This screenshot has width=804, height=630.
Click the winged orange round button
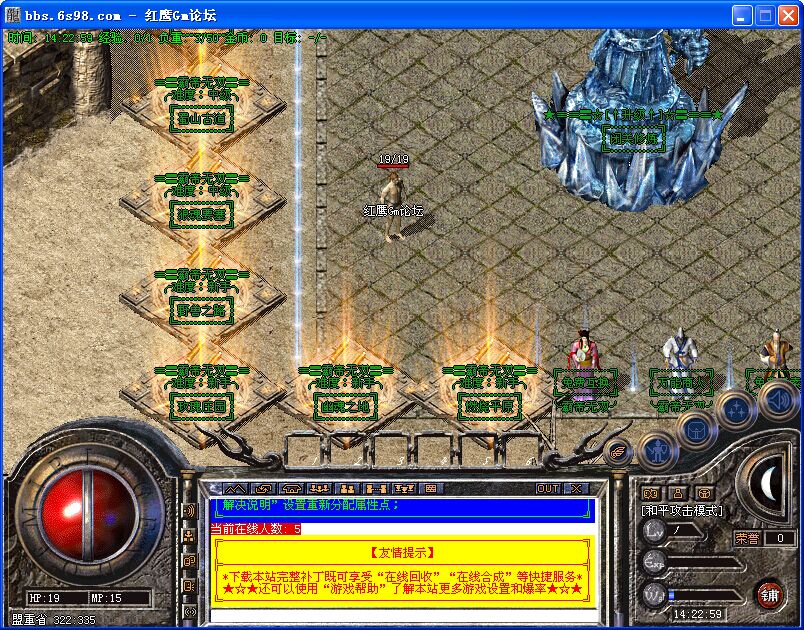(619, 451)
